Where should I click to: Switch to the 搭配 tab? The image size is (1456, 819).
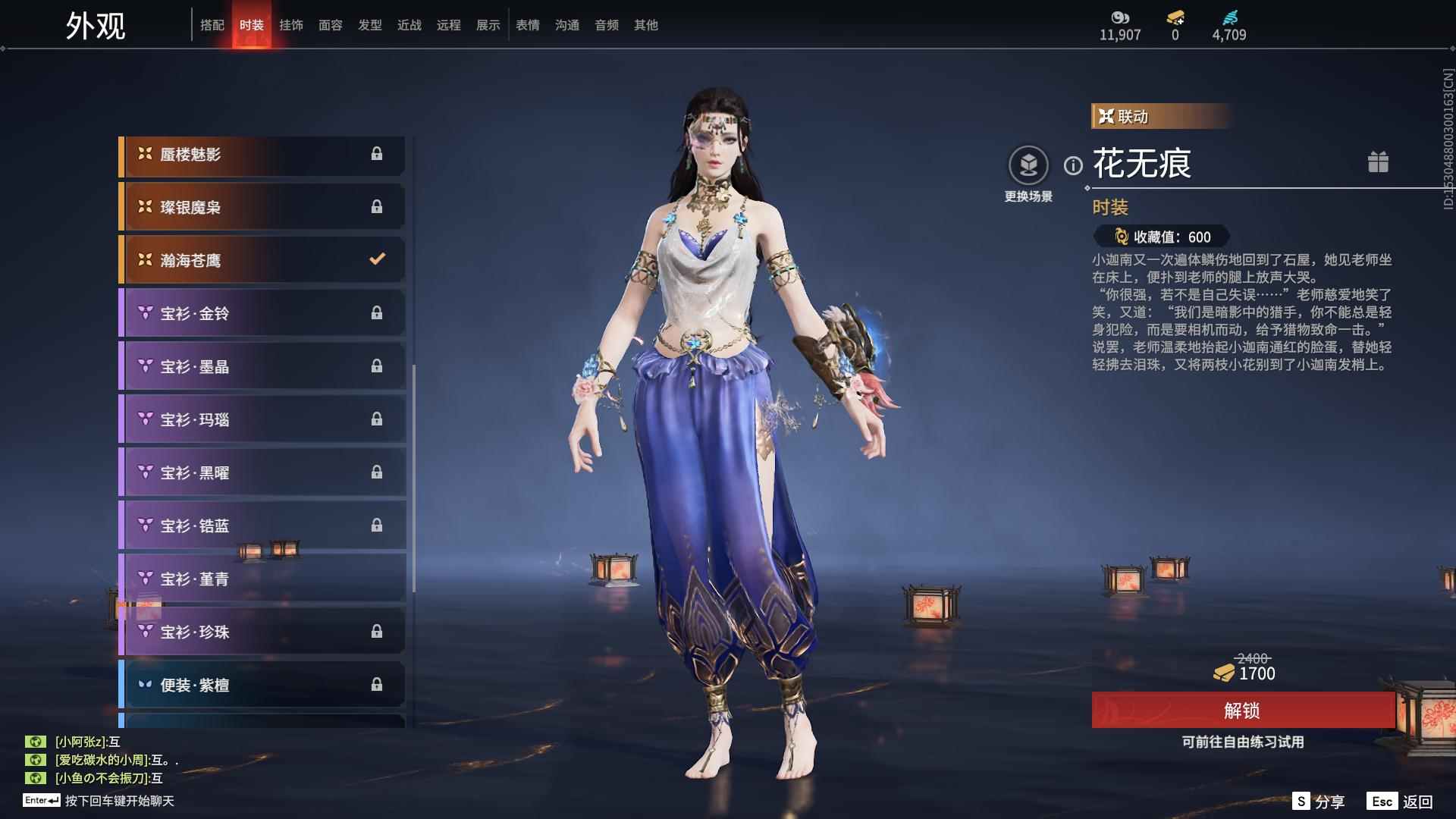pos(213,24)
